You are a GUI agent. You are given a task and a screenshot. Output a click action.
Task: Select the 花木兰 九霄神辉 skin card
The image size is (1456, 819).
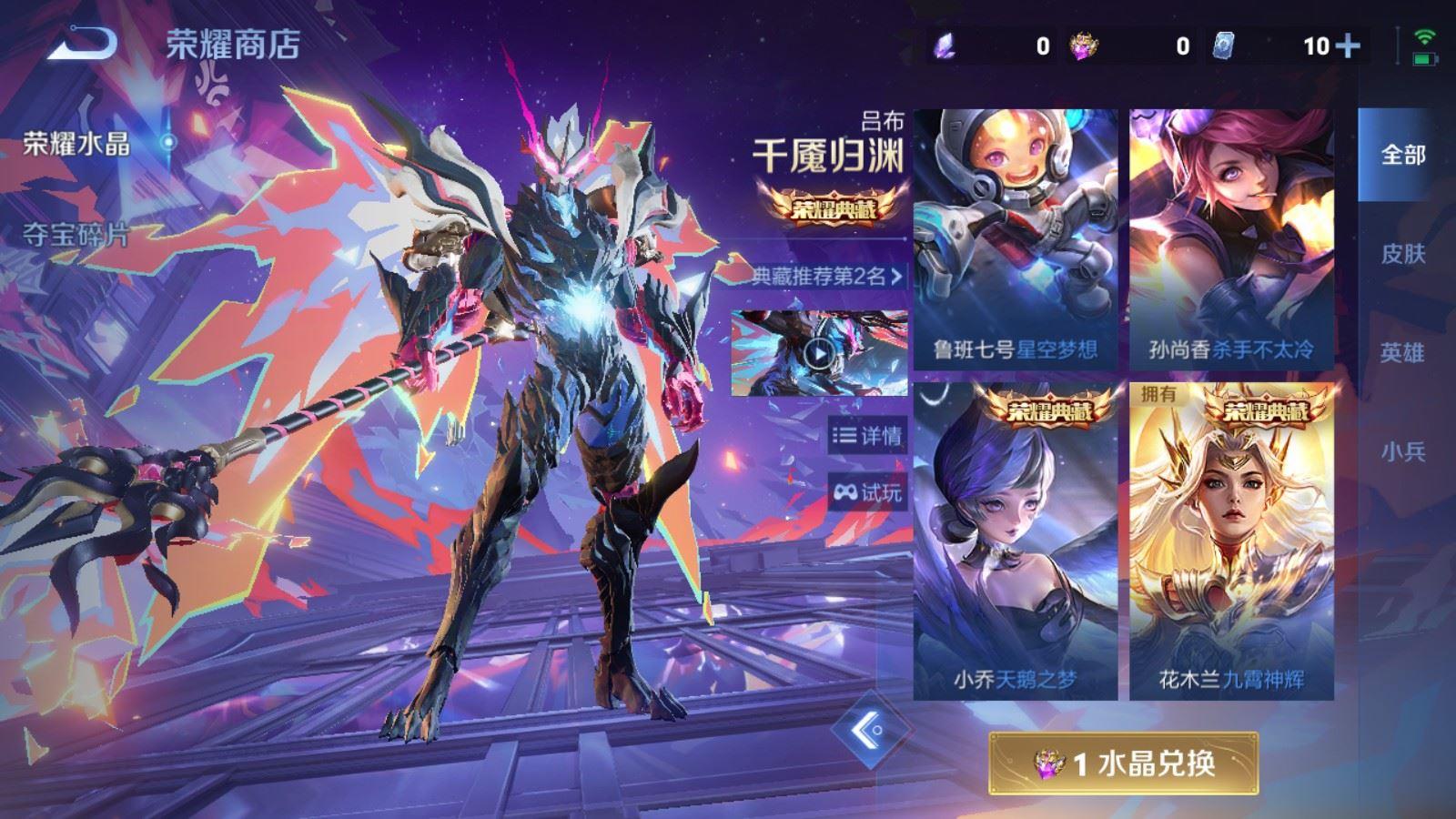click(1231, 541)
